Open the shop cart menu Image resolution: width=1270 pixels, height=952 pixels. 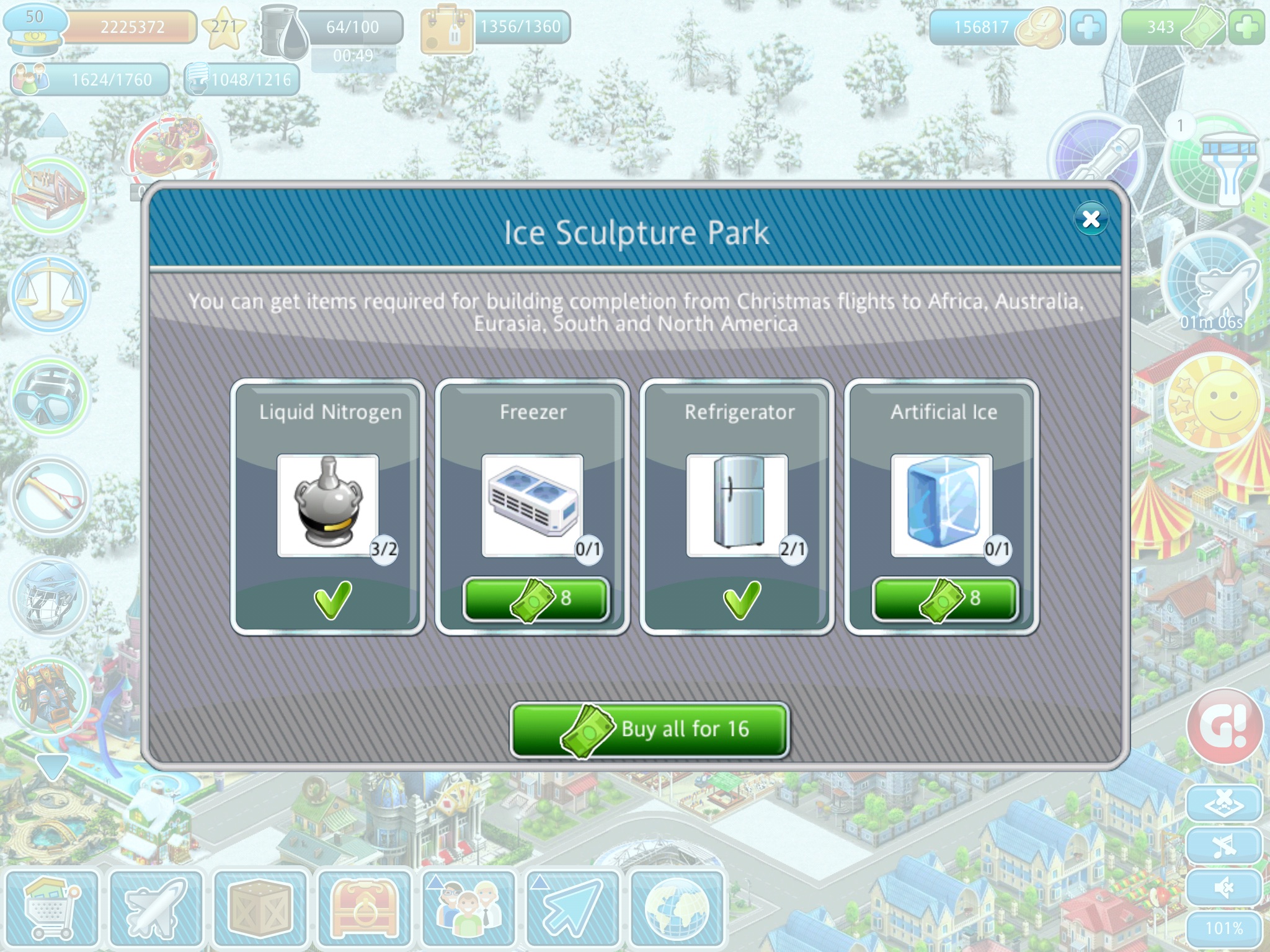(x=51, y=909)
